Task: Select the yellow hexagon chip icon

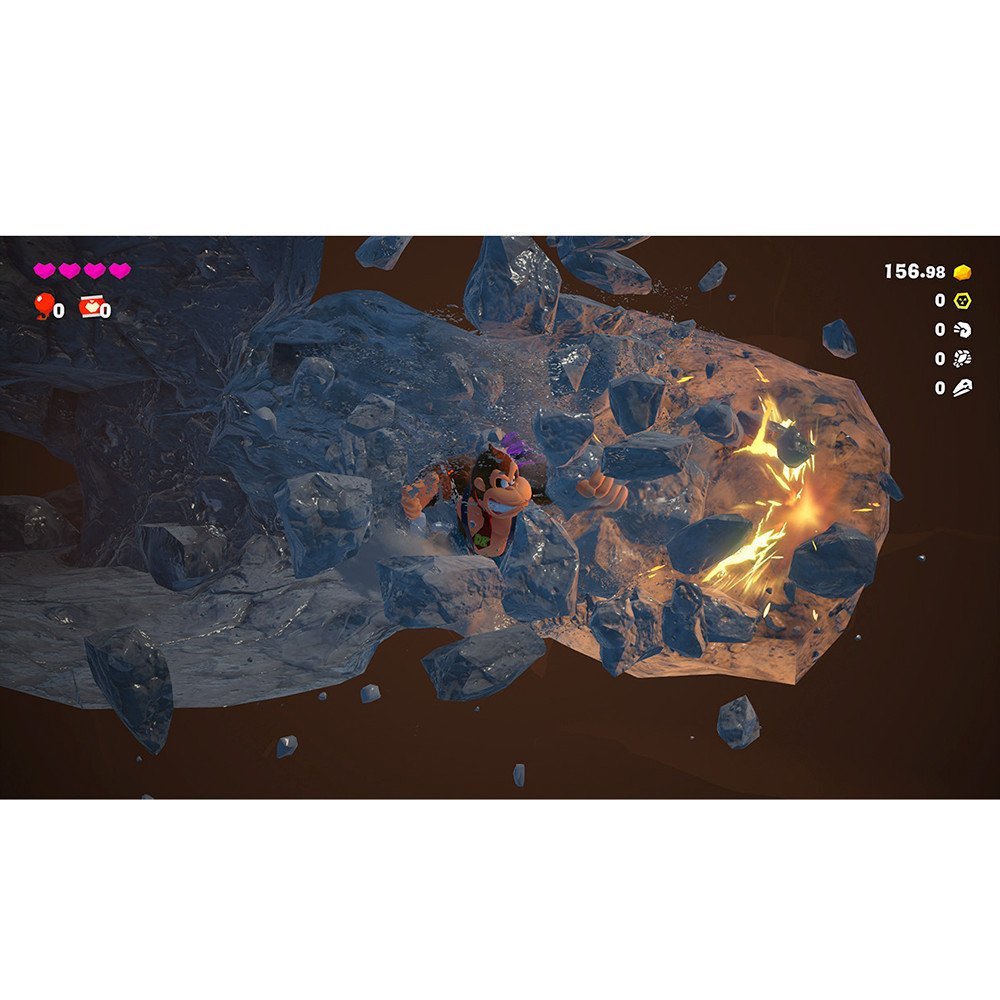Action: [x=962, y=300]
